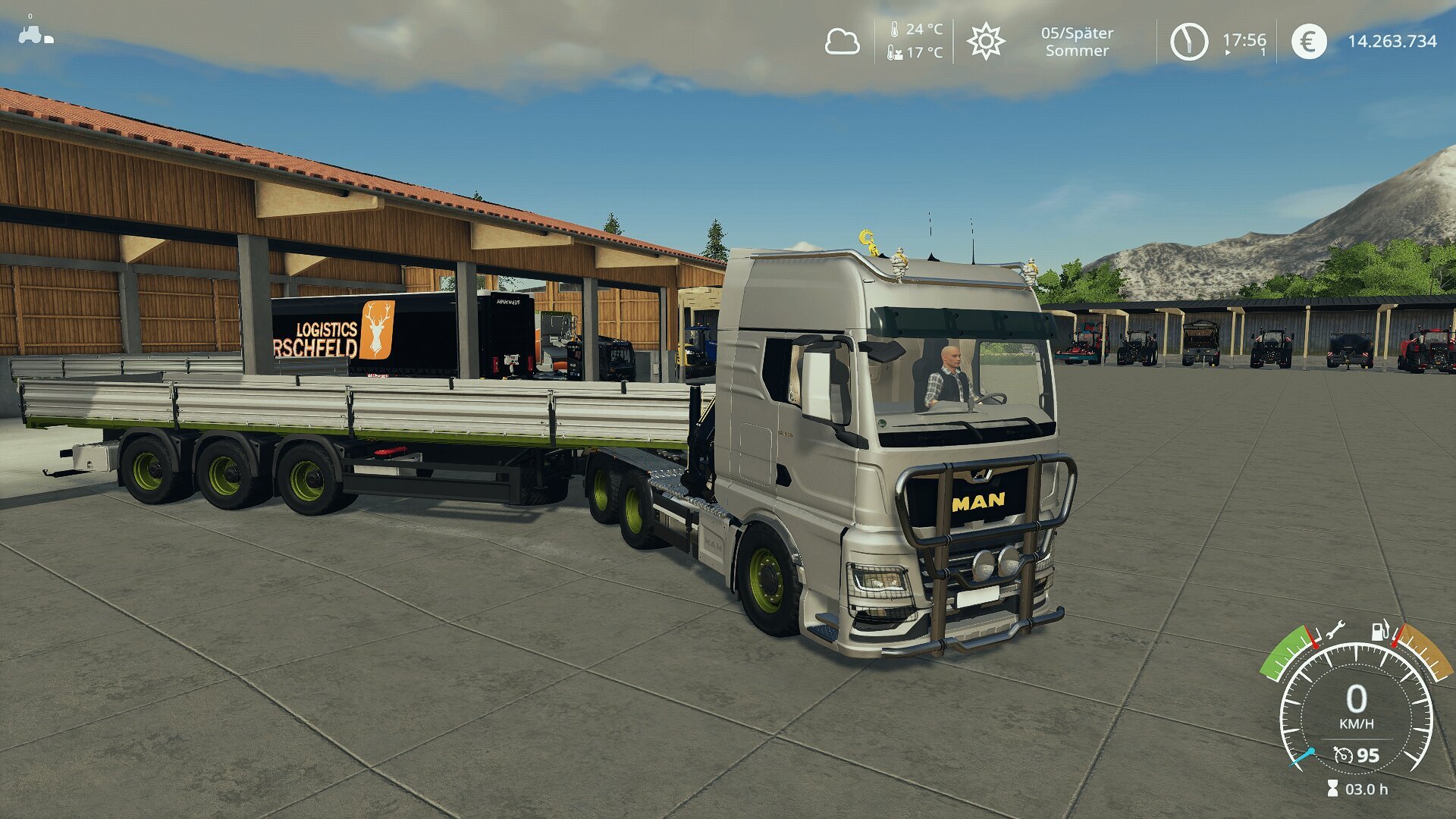
Task: Select the clock time-scale icon
Action: (1188, 42)
